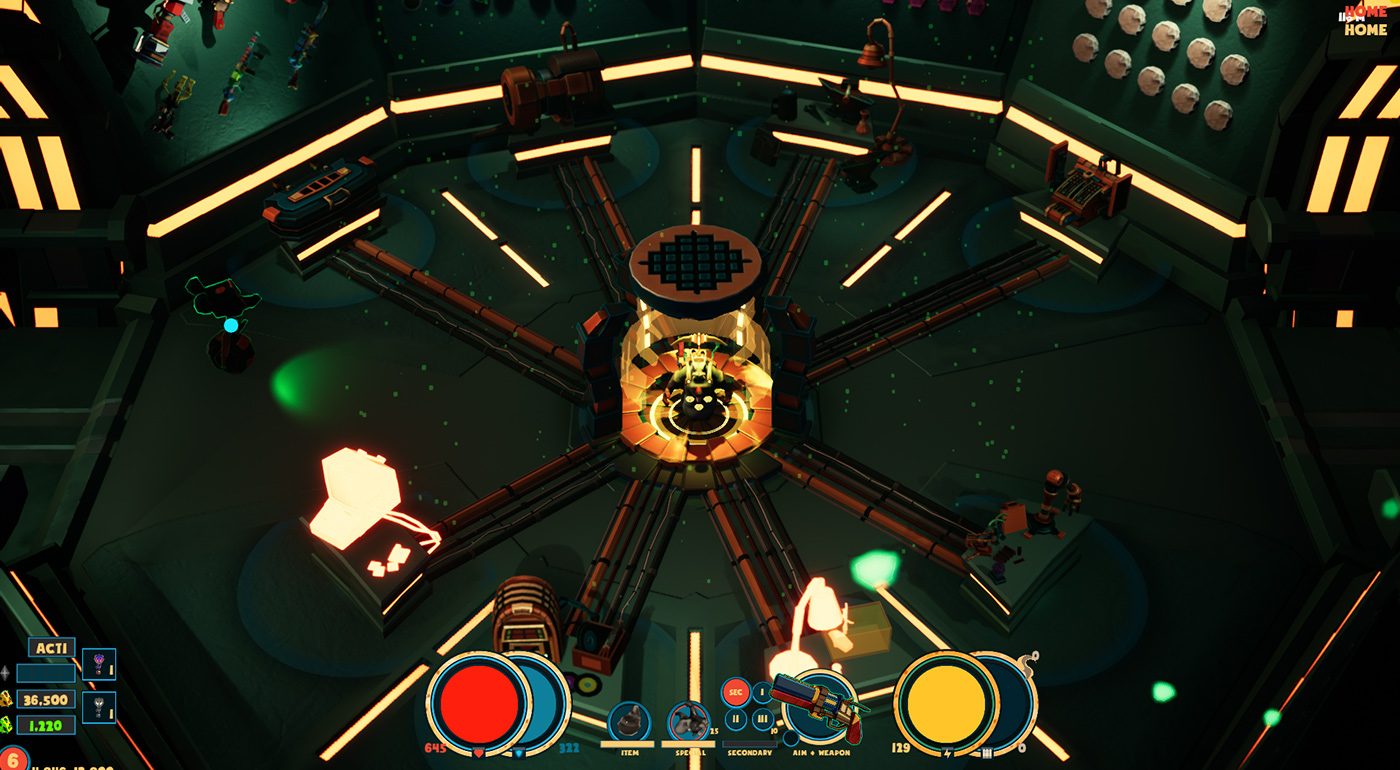Image resolution: width=1400 pixels, height=770 pixels.
Task: Choose the SEC secondary weapon button
Action: pyautogui.click(x=735, y=692)
